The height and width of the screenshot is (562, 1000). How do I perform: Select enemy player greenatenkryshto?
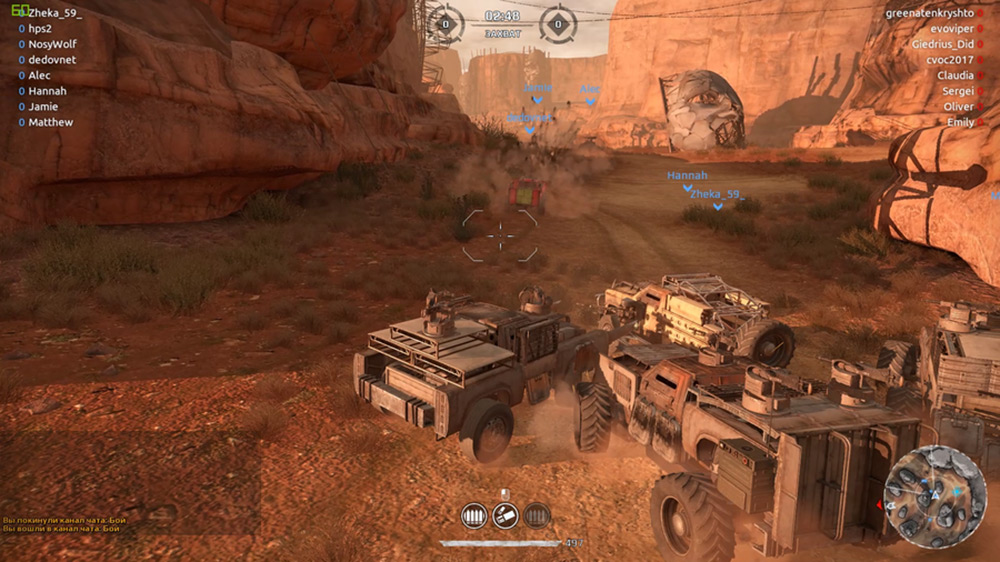(929, 13)
